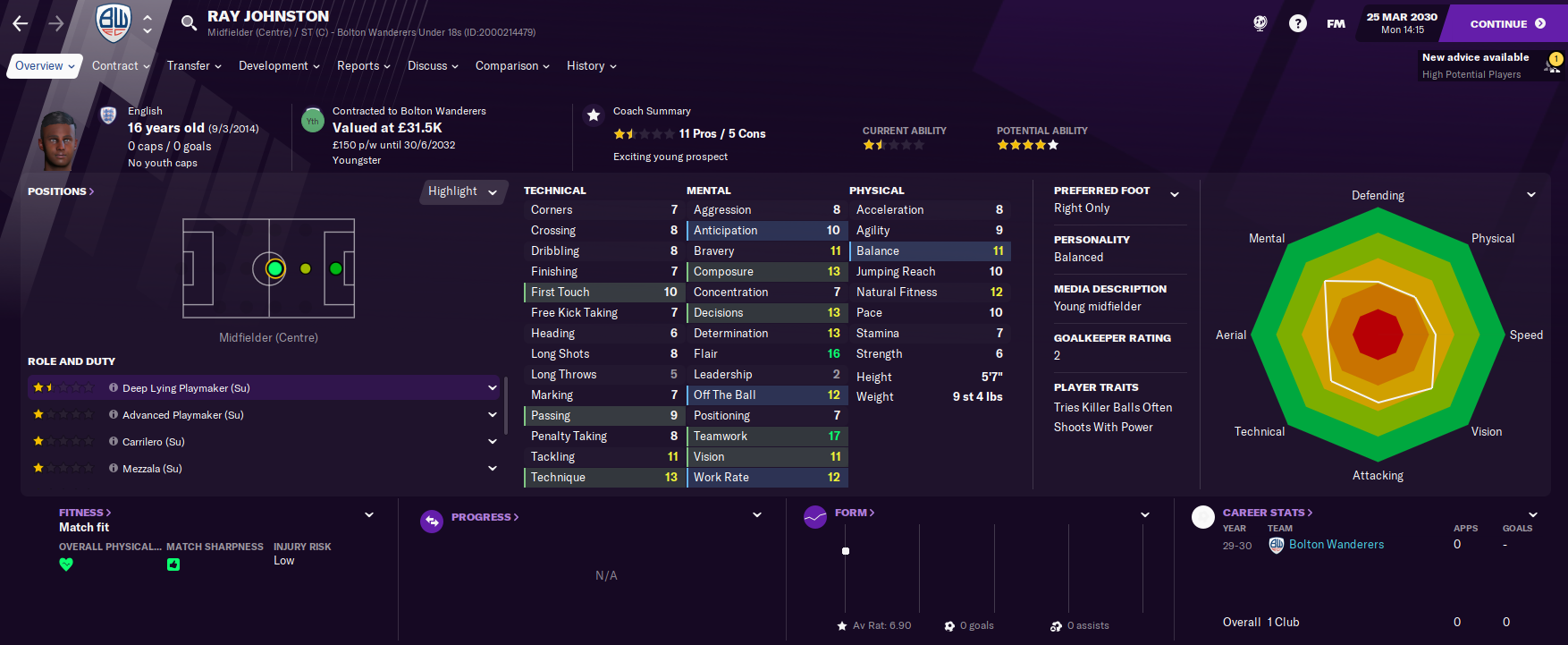Image resolution: width=1568 pixels, height=645 pixels.
Task: Show the Reports menu
Action: [363, 66]
